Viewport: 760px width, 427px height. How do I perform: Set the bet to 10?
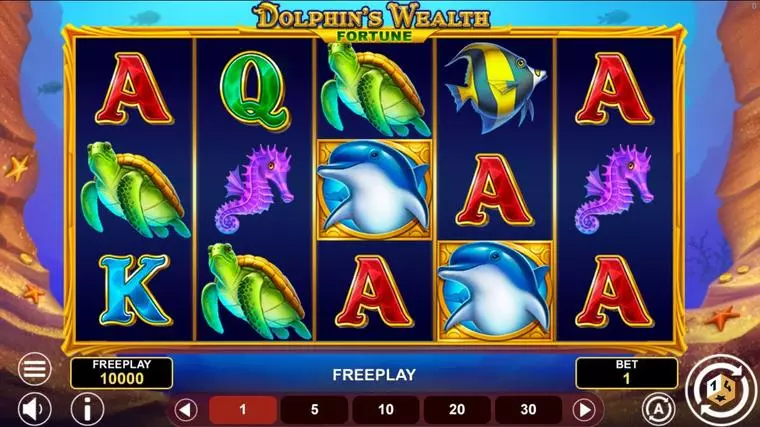tap(386, 409)
